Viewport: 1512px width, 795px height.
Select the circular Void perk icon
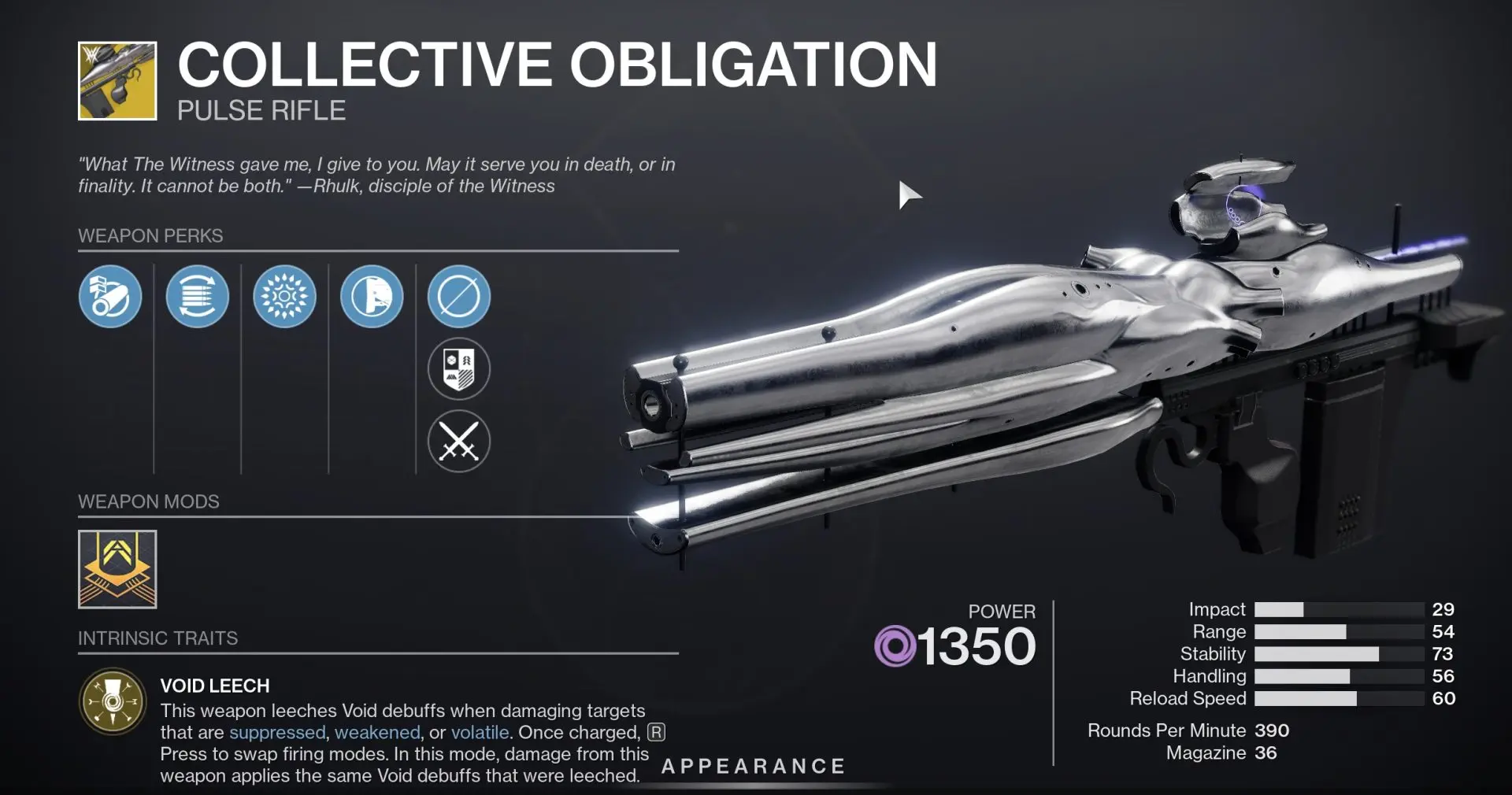[x=459, y=297]
